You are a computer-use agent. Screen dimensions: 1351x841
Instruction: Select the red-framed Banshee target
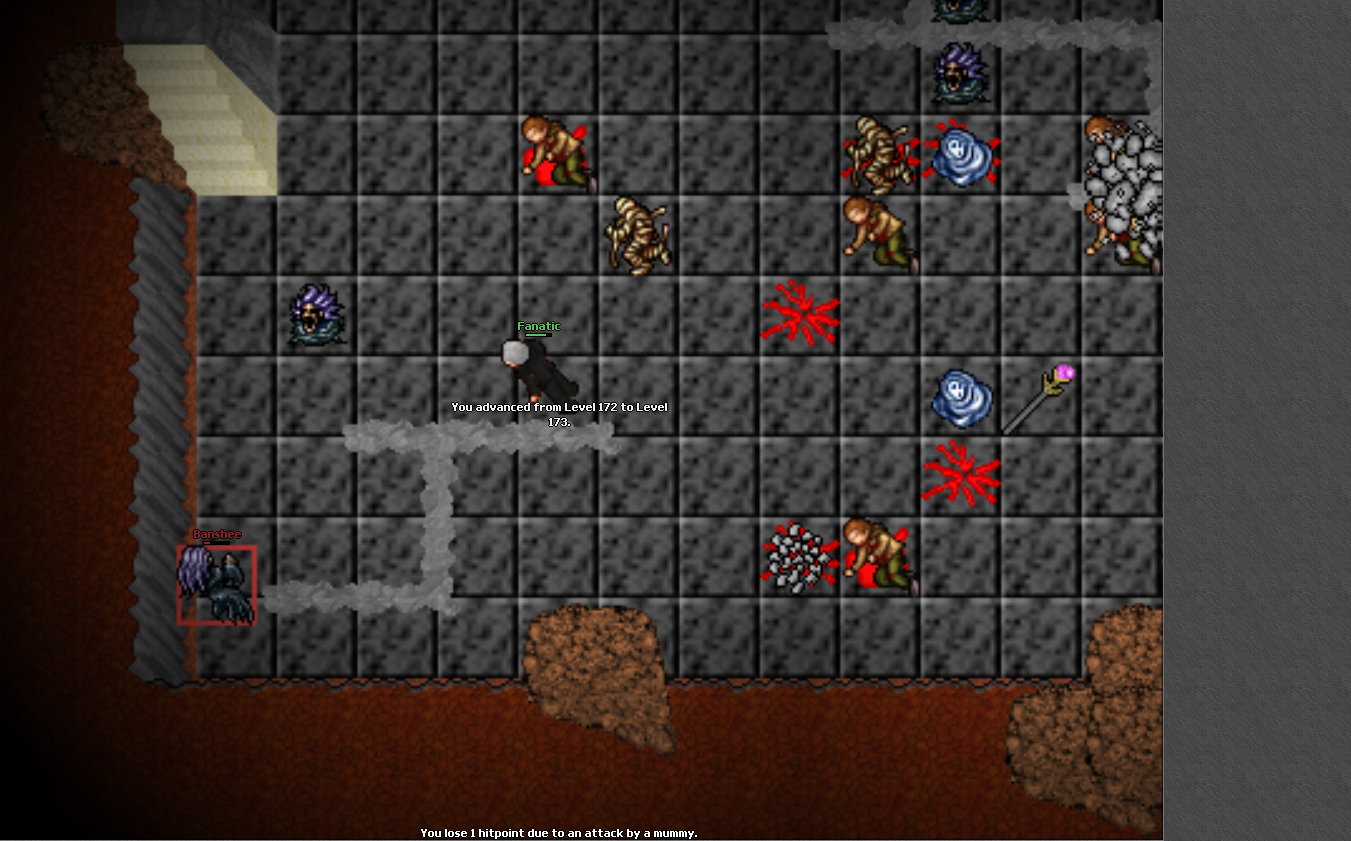217,585
